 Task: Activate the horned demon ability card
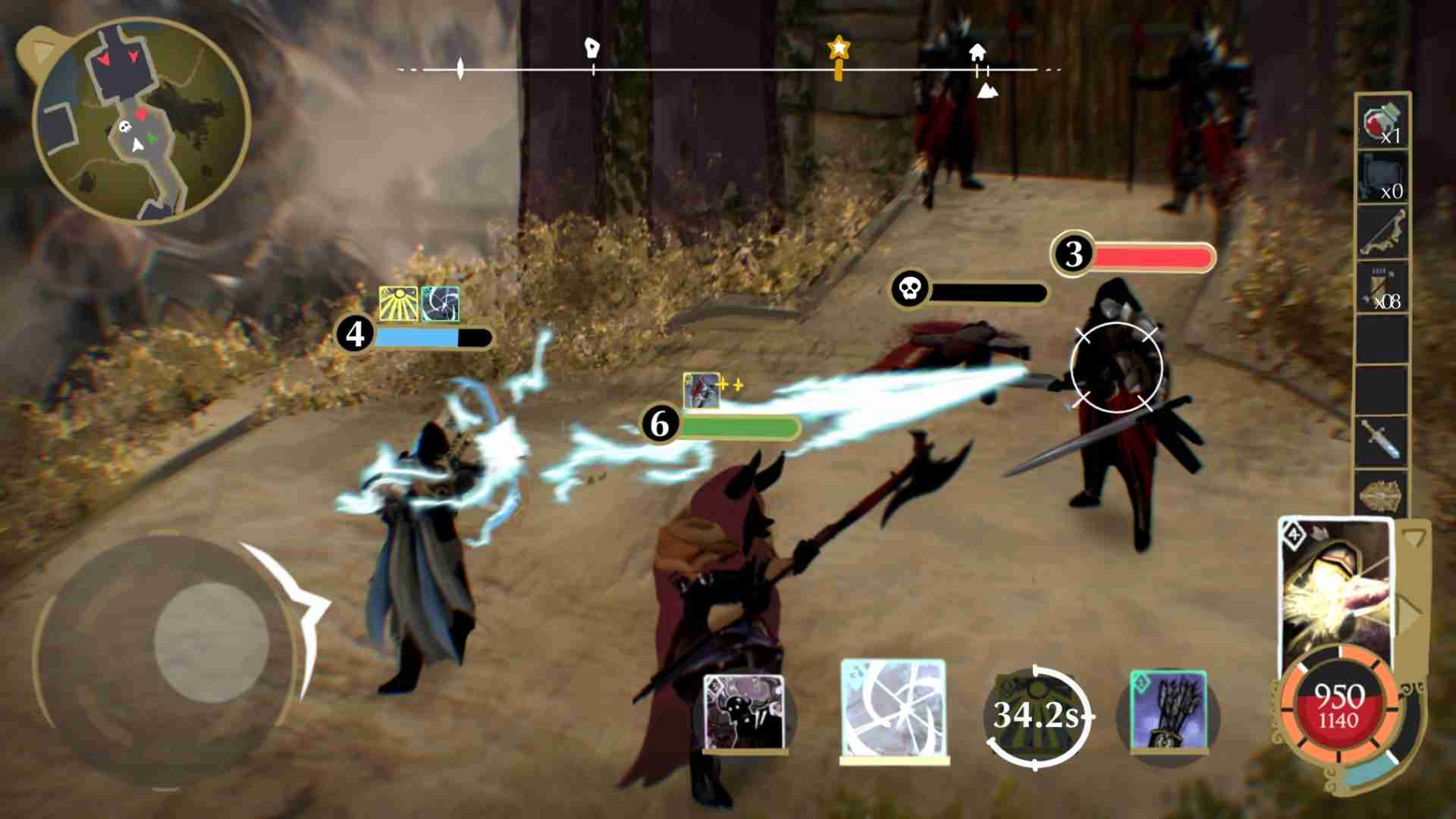tap(744, 713)
